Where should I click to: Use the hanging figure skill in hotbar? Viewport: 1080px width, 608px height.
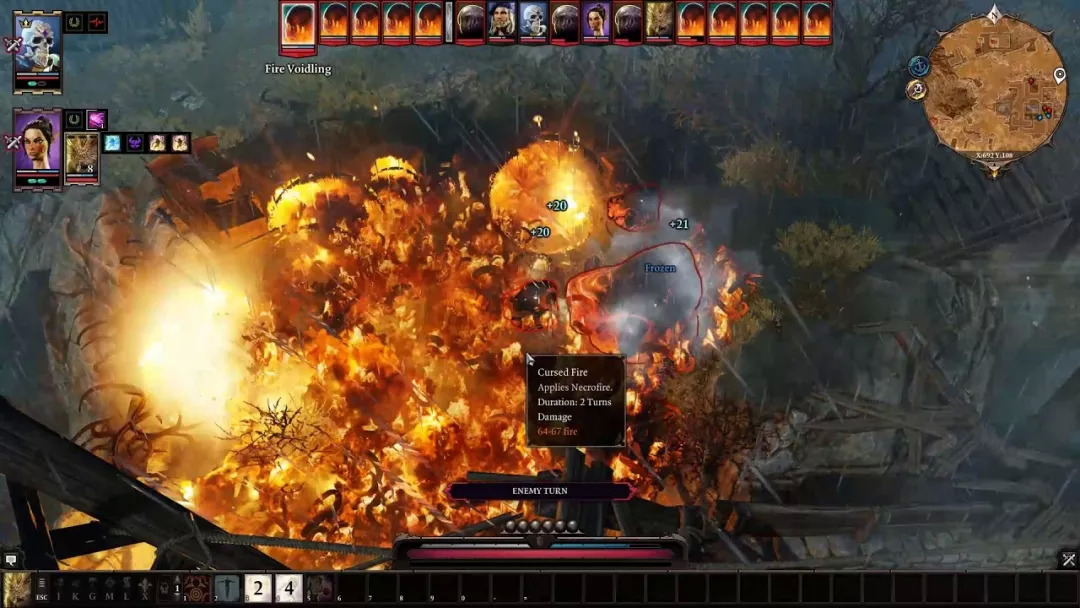[x=227, y=588]
